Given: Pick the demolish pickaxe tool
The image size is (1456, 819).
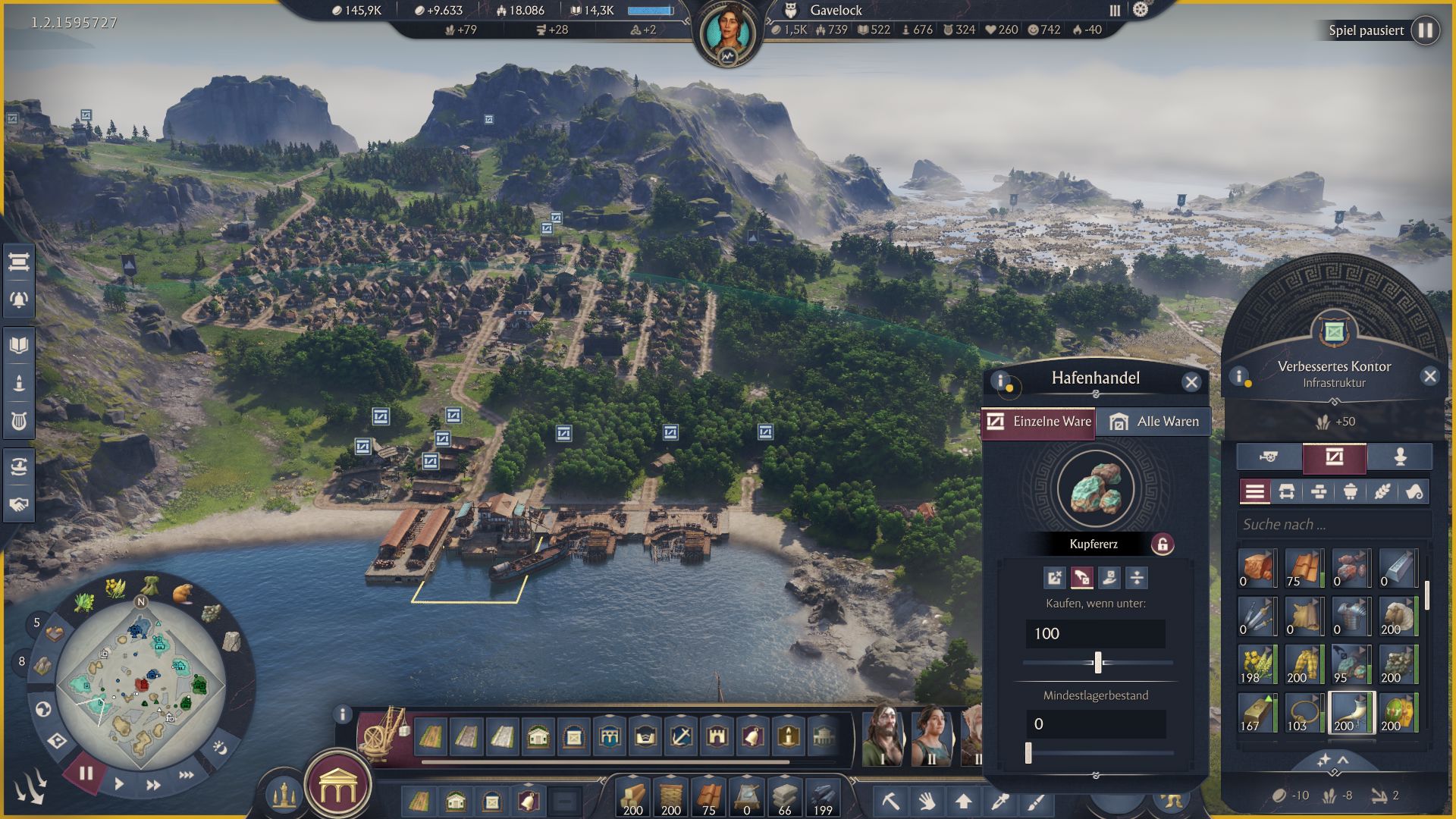Looking at the screenshot, I should click(890, 801).
